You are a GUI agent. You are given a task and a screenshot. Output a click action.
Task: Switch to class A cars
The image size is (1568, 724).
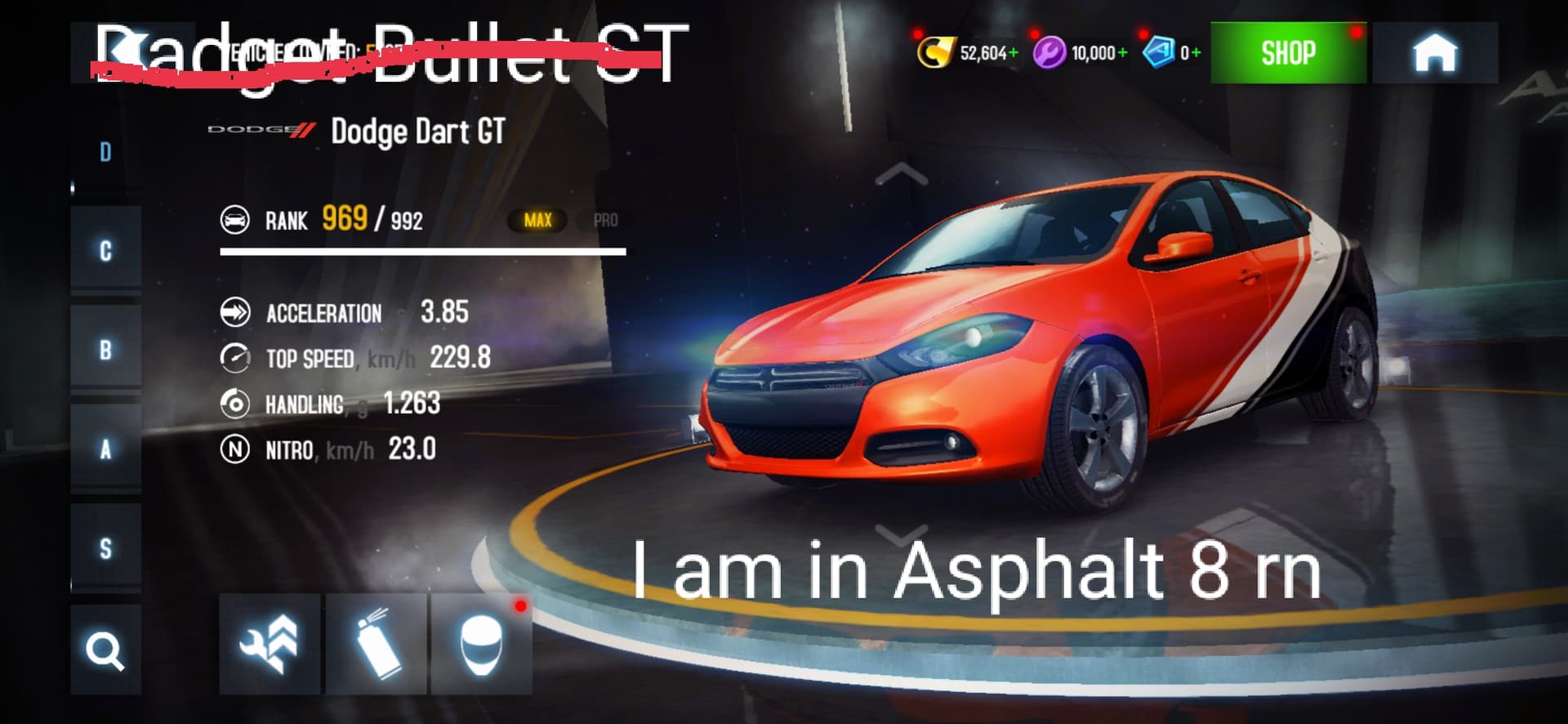[x=105, y=449]
